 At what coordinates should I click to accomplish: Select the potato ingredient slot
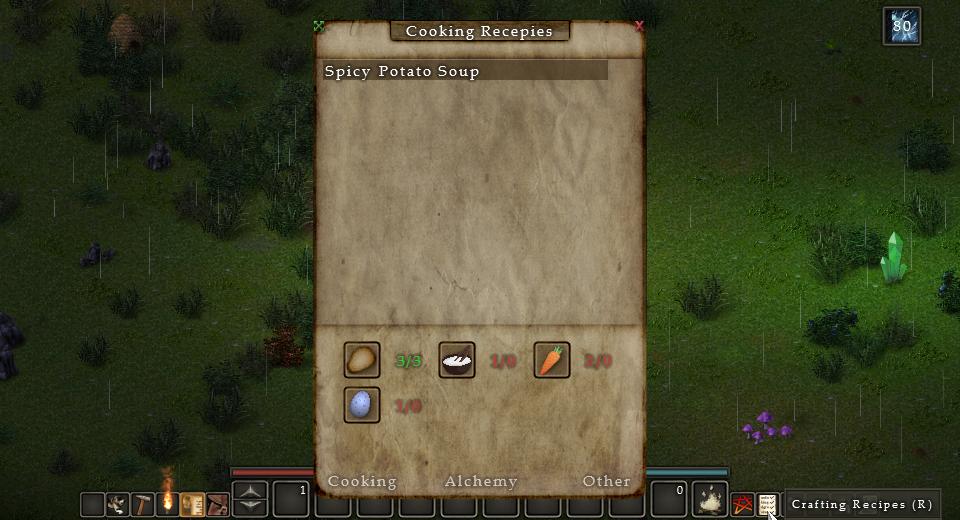362,360
